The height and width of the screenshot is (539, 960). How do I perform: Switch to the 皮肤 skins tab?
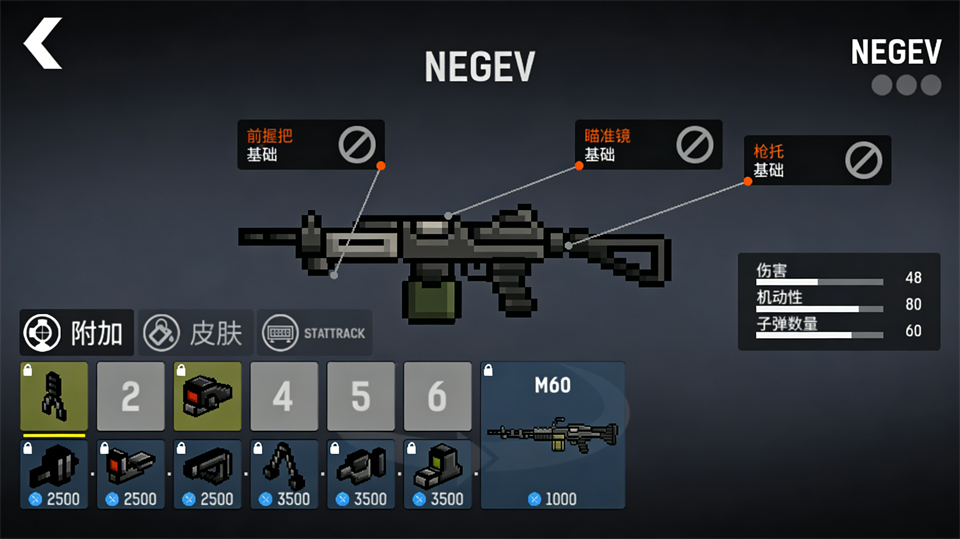point(194,333)
